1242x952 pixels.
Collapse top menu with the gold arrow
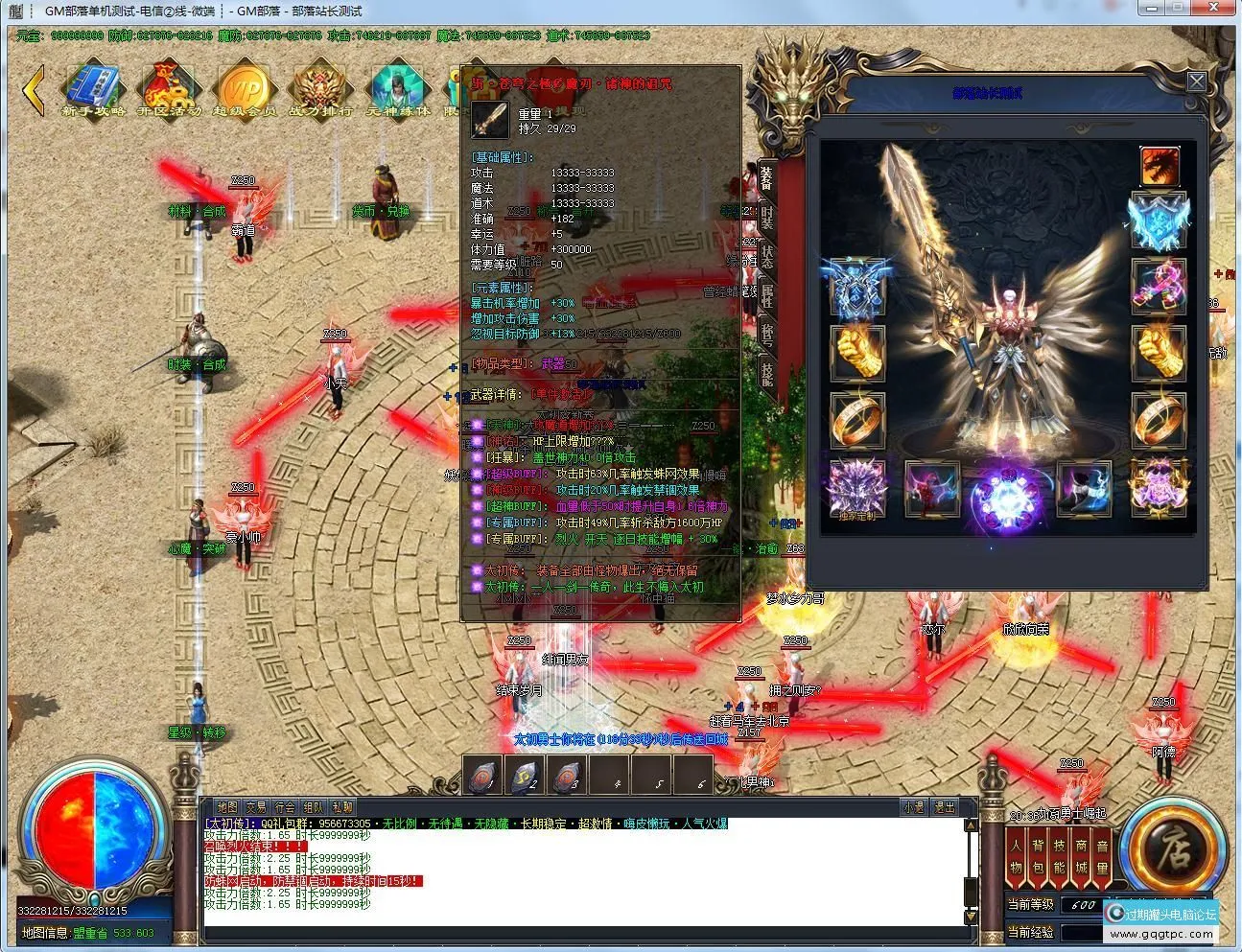click(34, 89)
